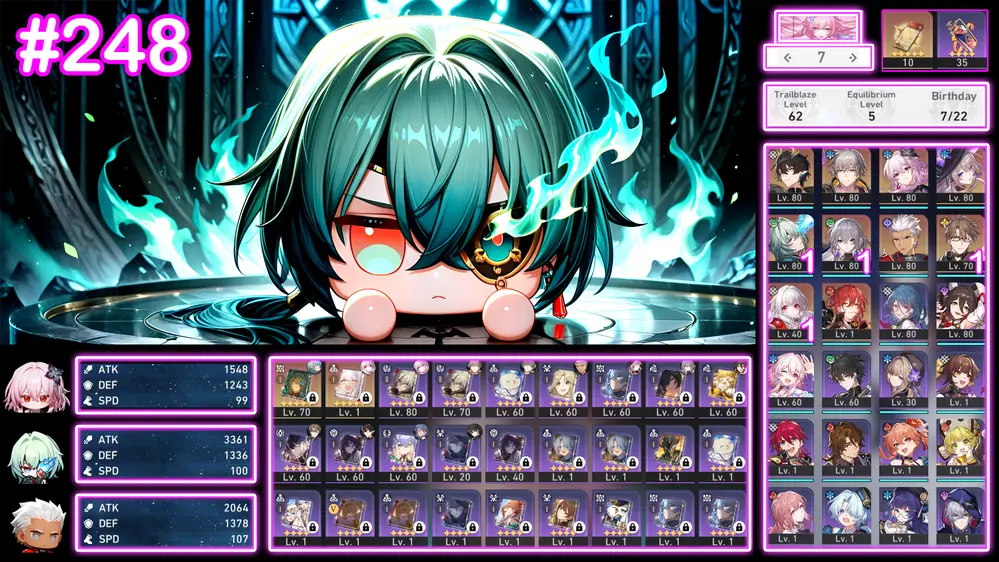Select the gold-framed Lv. 70 light cone
The width and height of the screenshot is (999, 562).
[x=297, y=388]
